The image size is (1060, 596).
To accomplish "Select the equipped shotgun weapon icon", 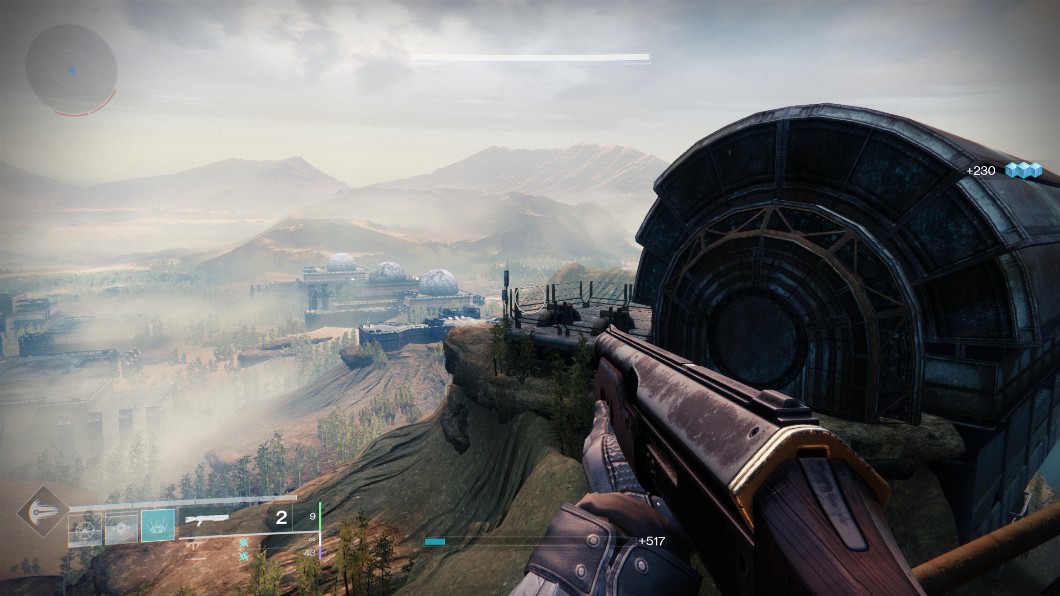I will (x=206, y=518).
